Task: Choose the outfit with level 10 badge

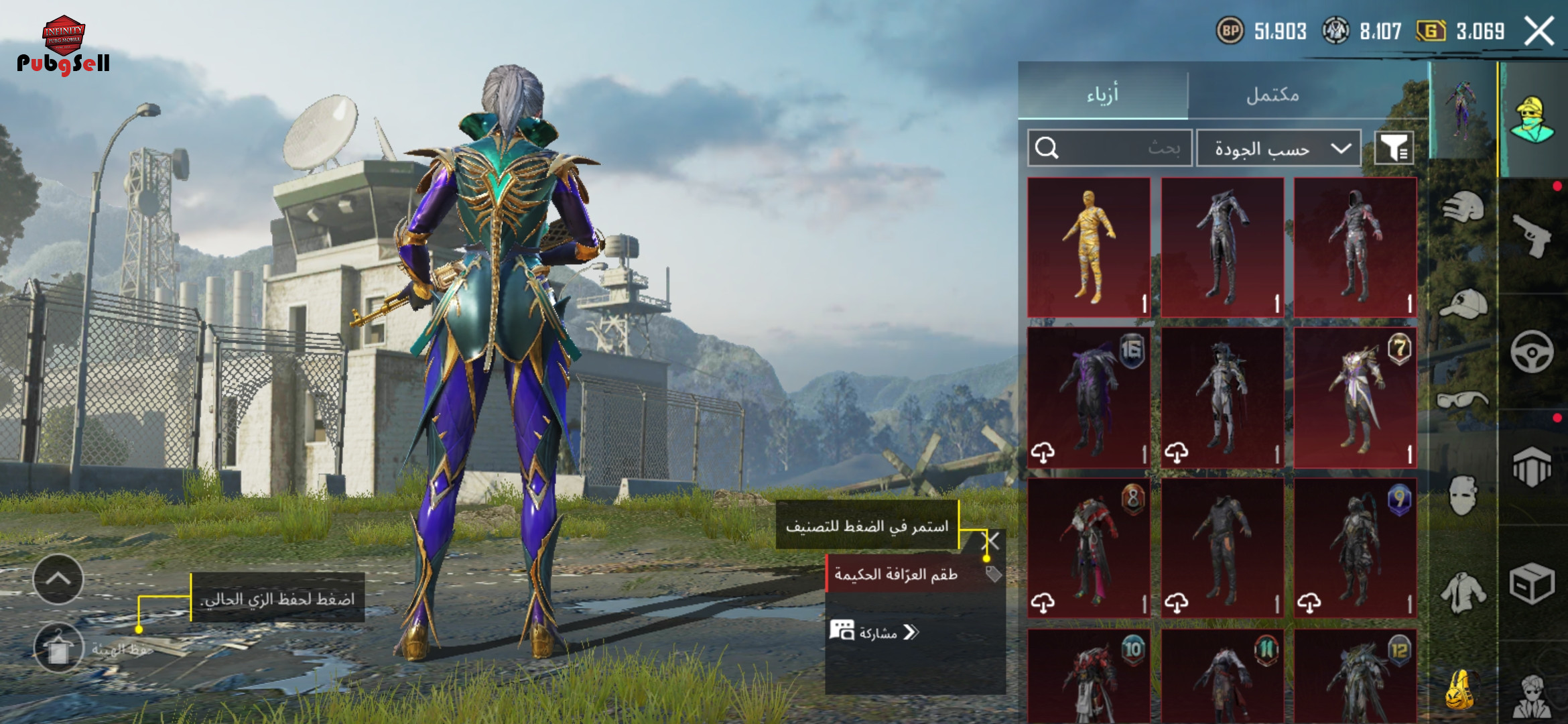Action: point(1089,677)
